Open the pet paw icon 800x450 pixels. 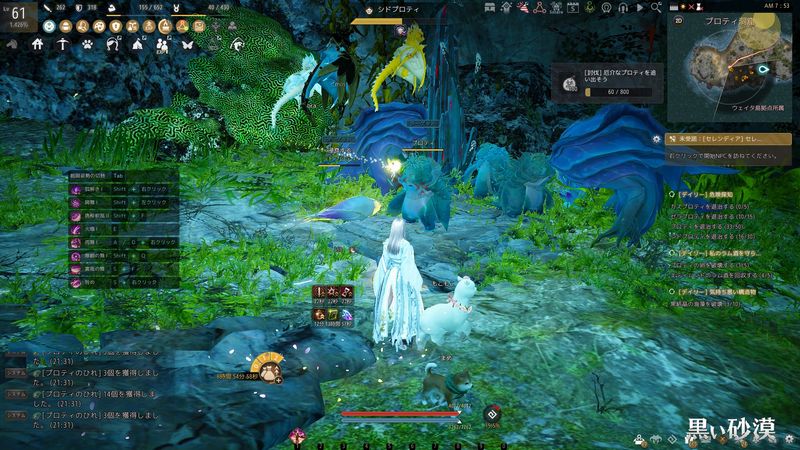pyautogui.click(x=89, y=44)
